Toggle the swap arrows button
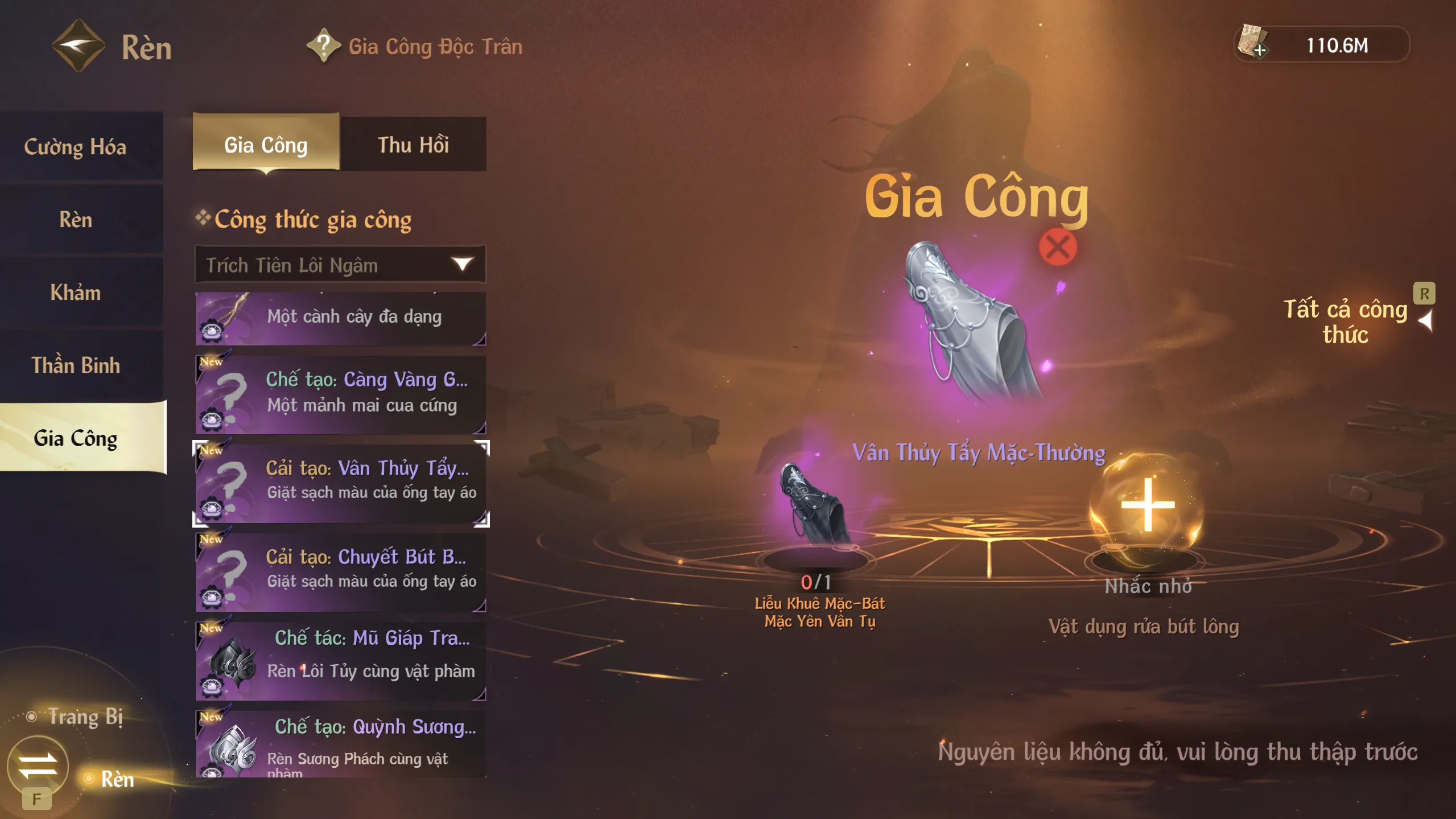This screenshot has height=819, width=1456. coord(38,766)
